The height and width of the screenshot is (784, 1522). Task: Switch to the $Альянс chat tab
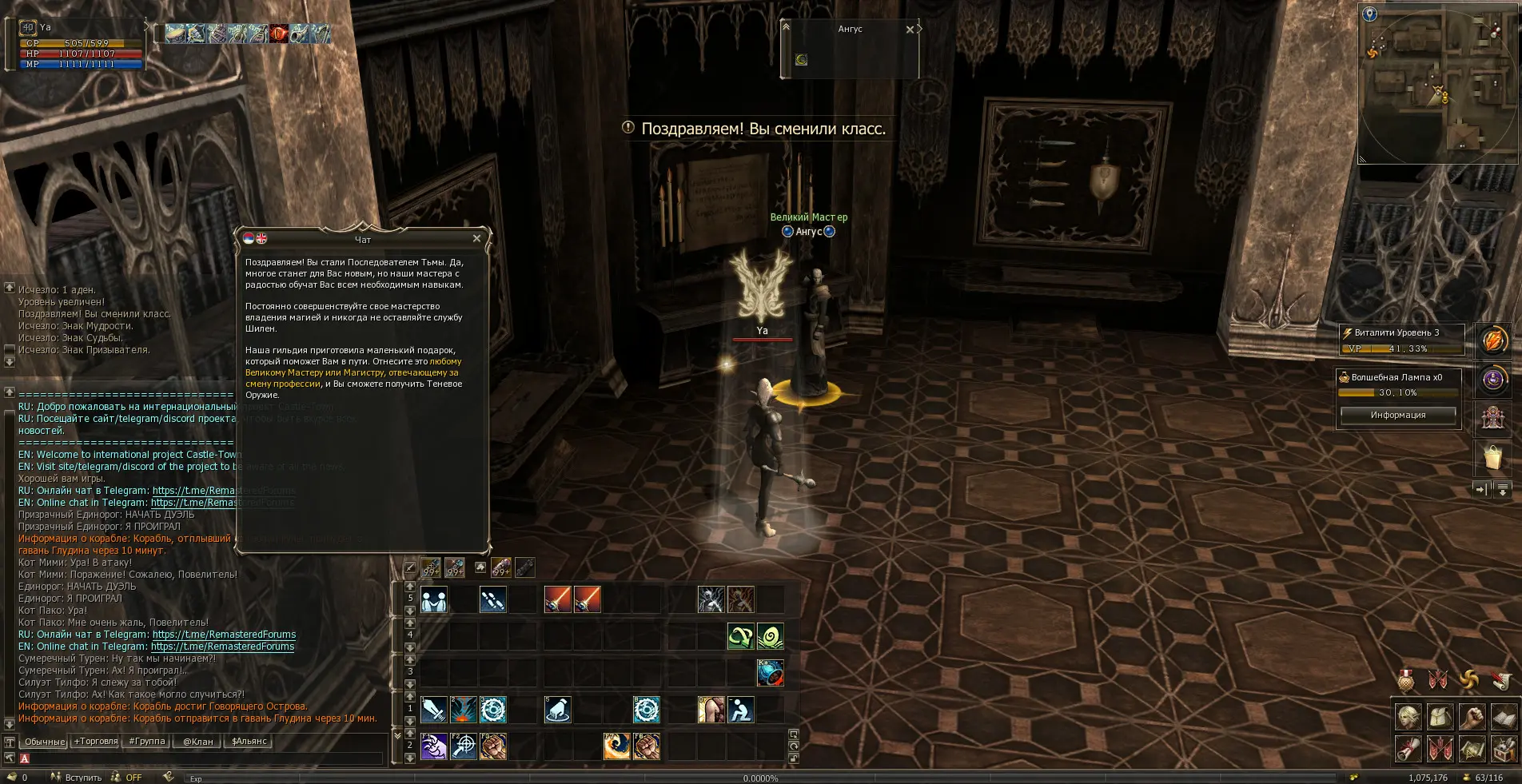point(249,742)
